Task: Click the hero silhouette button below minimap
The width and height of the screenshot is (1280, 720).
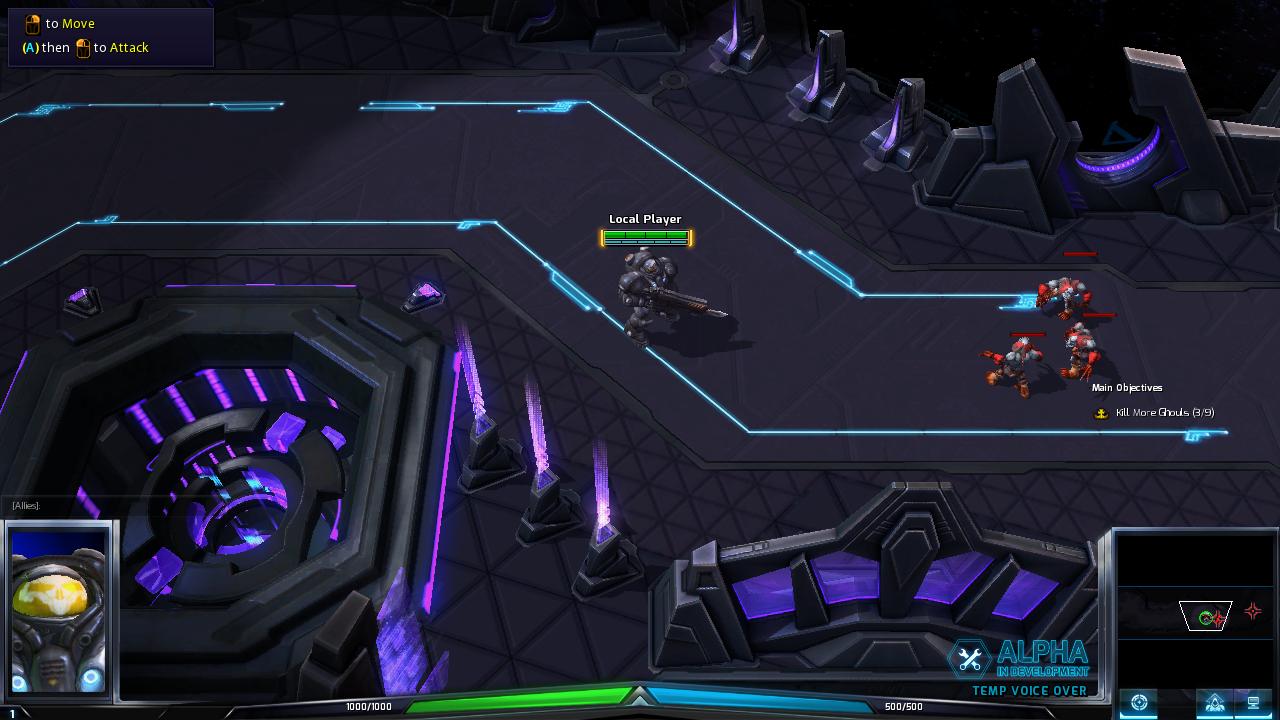Action: [x=1214, y=703]
